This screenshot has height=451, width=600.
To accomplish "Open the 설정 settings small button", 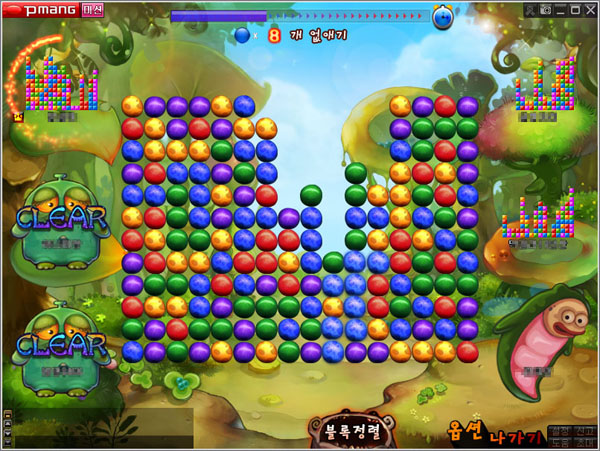I will [x=559, y=431].
